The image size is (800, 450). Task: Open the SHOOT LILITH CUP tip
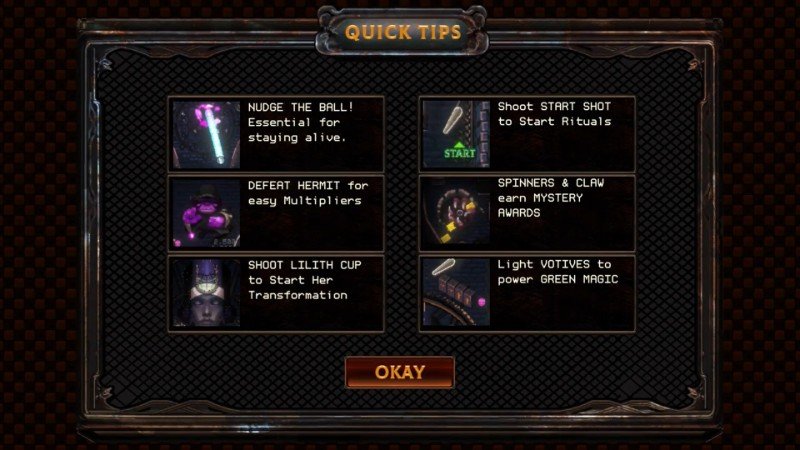point(276,293)
